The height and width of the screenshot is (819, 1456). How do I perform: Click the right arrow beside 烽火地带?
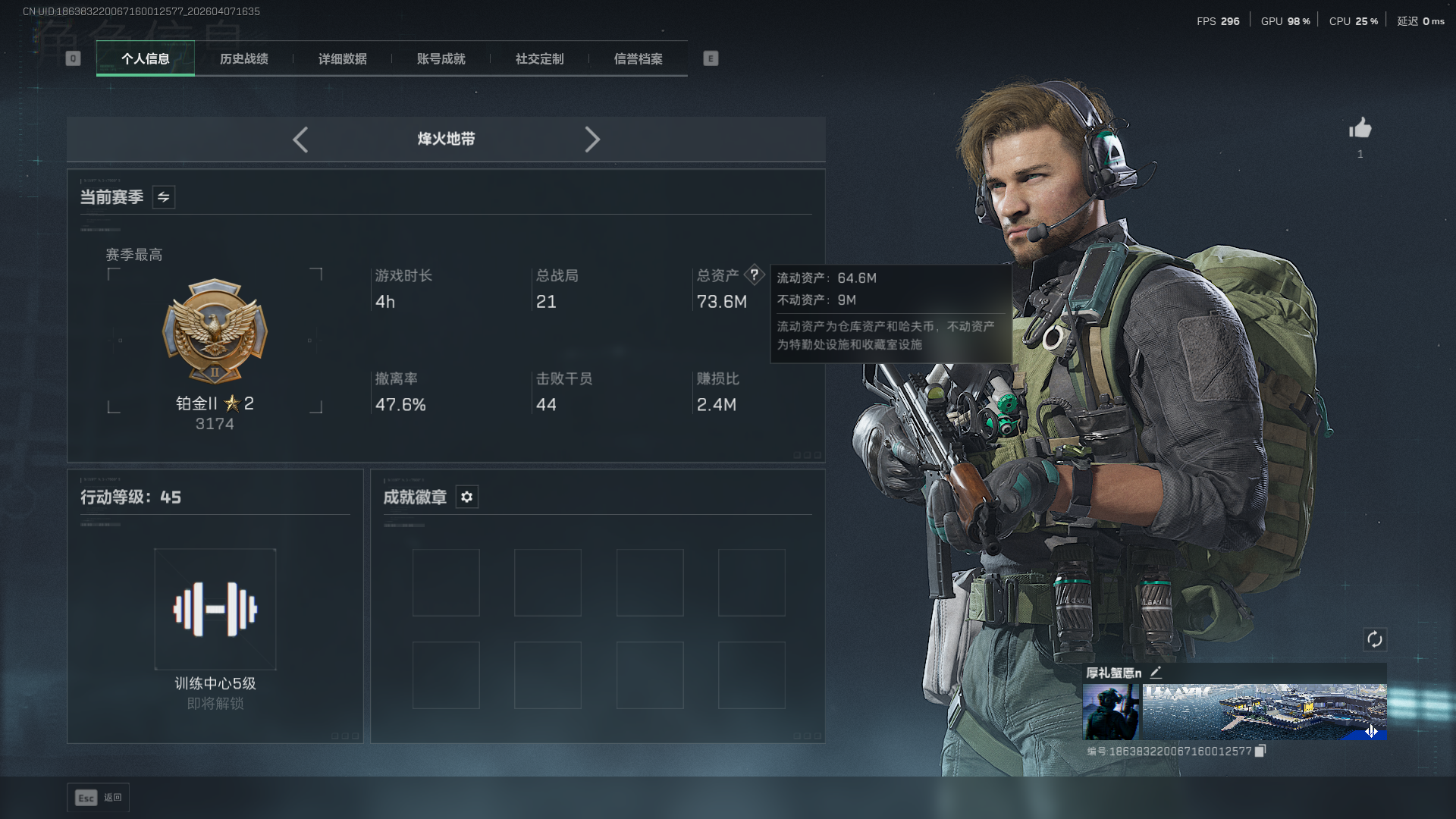[592, 140]
